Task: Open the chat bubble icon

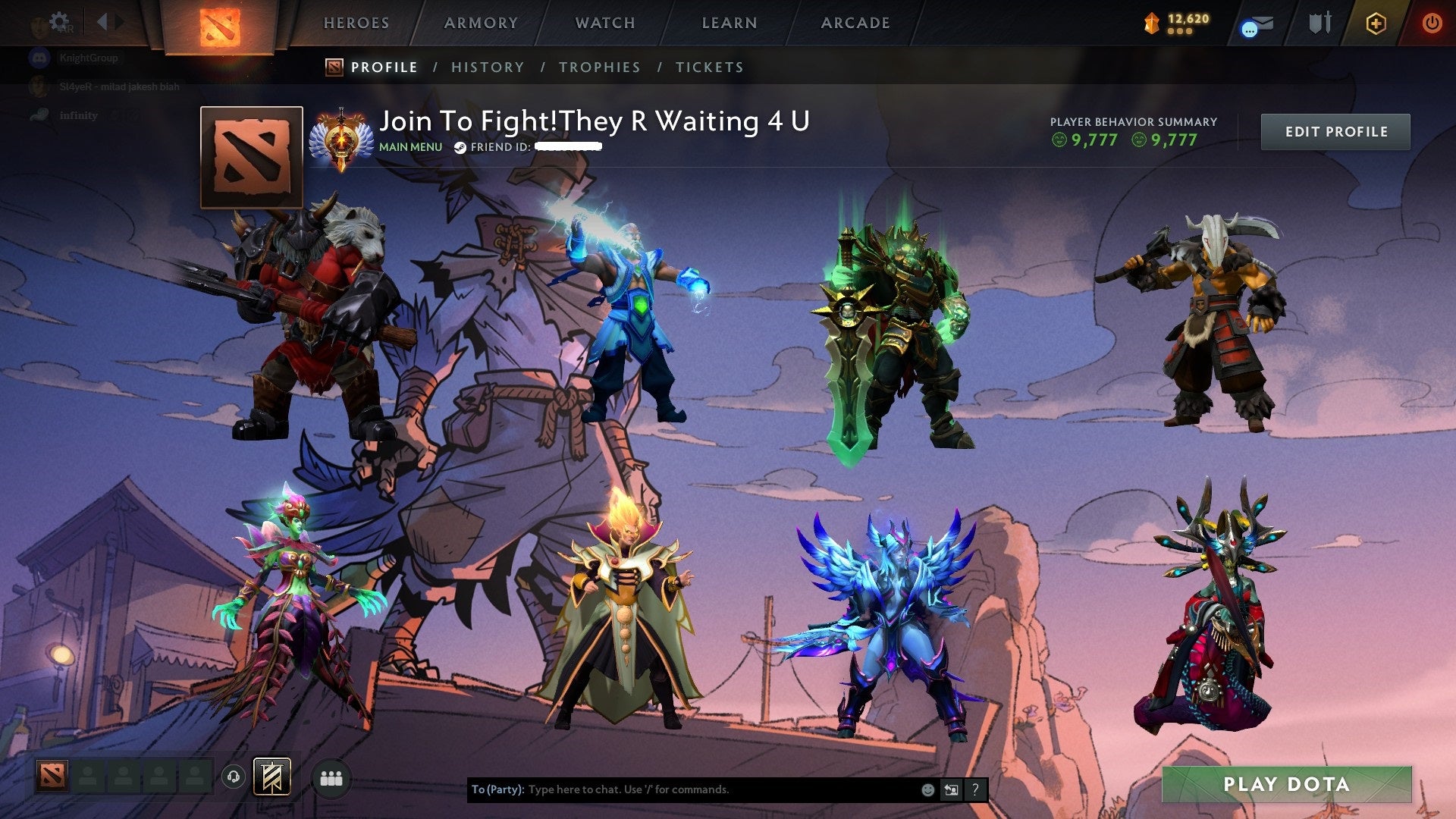Action: (x=1250, y=29)
